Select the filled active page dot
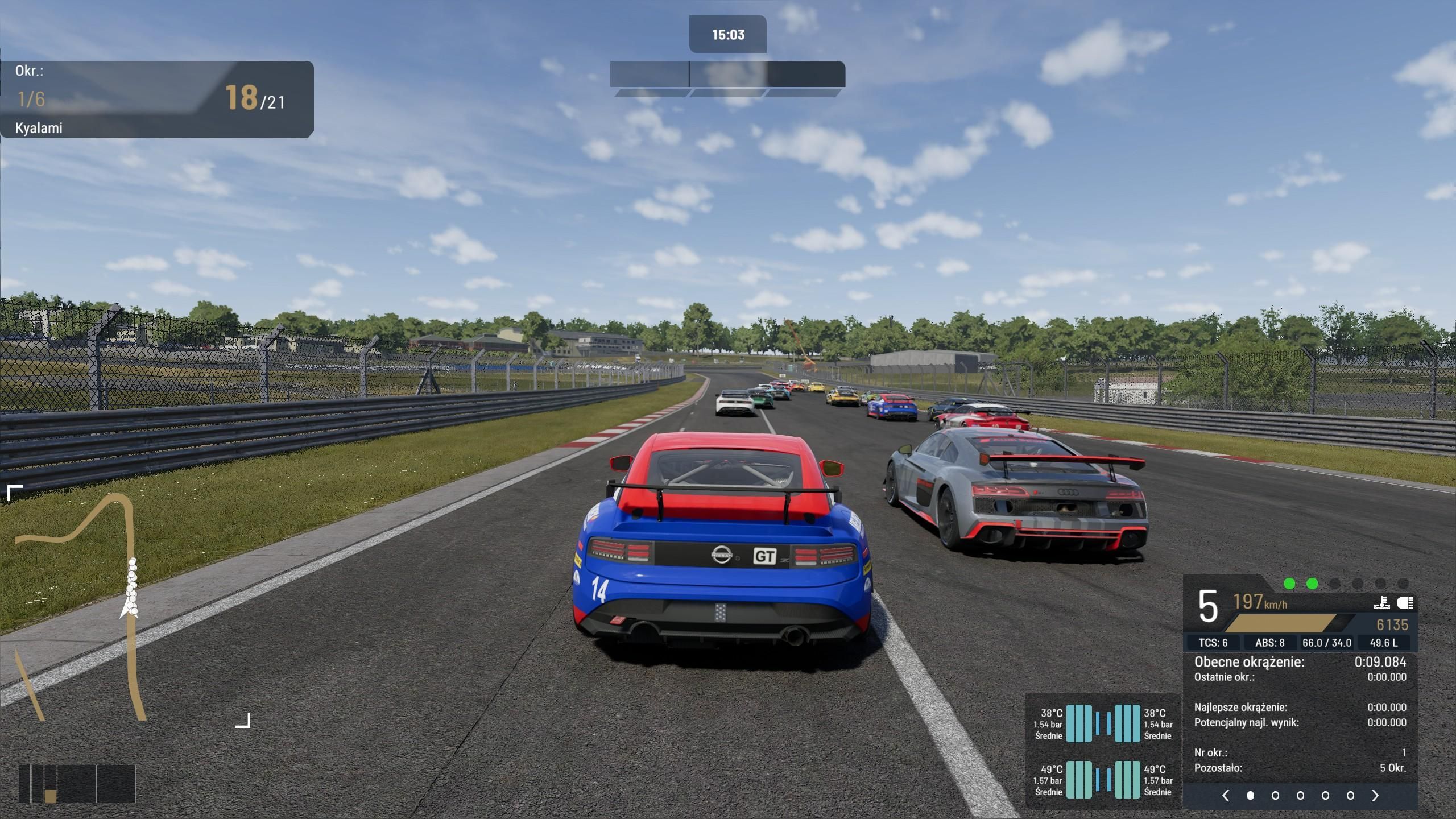1456x819 pixels. [1250, 796]
